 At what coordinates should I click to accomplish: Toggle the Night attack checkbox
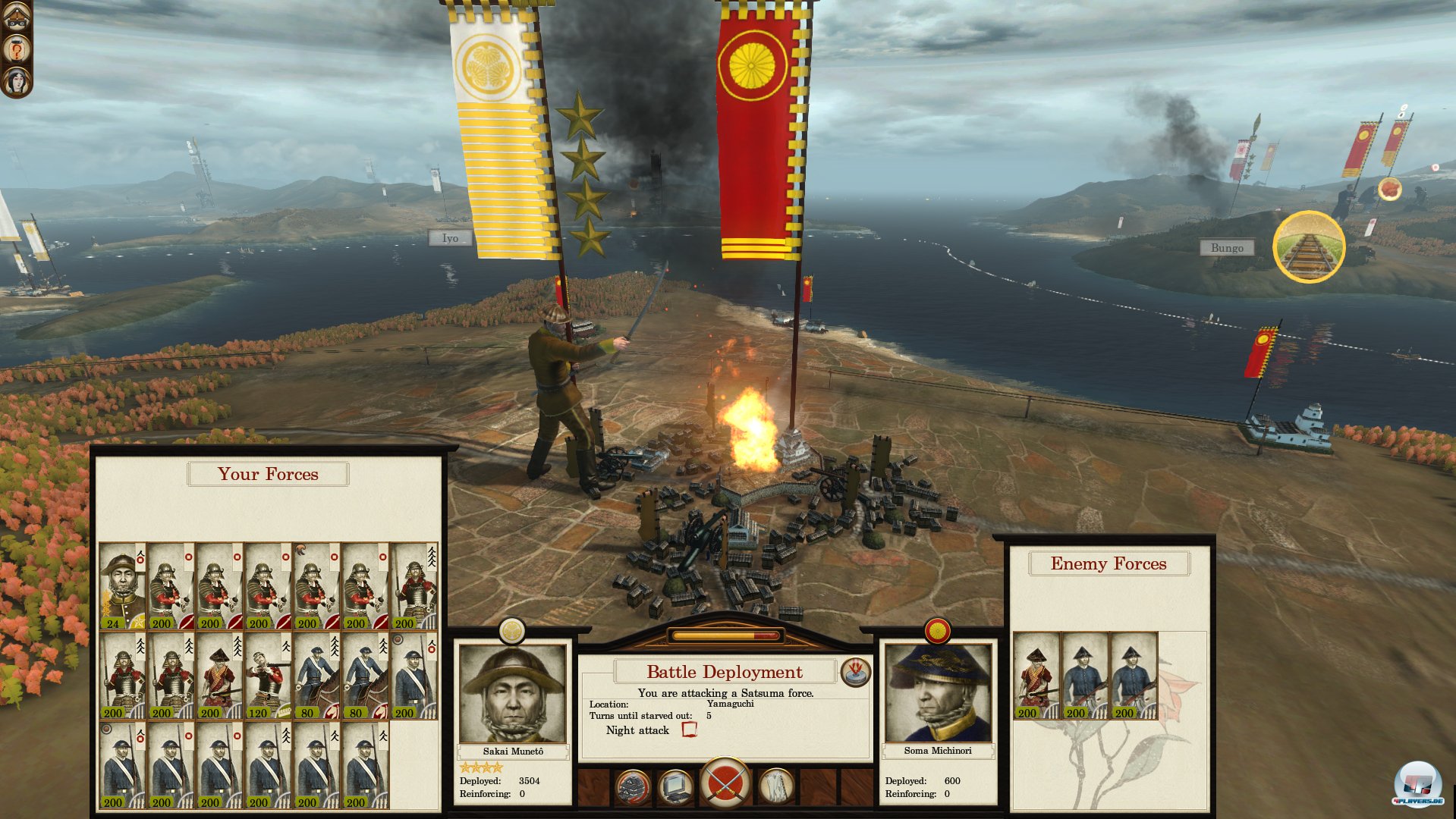coord(689,730)
